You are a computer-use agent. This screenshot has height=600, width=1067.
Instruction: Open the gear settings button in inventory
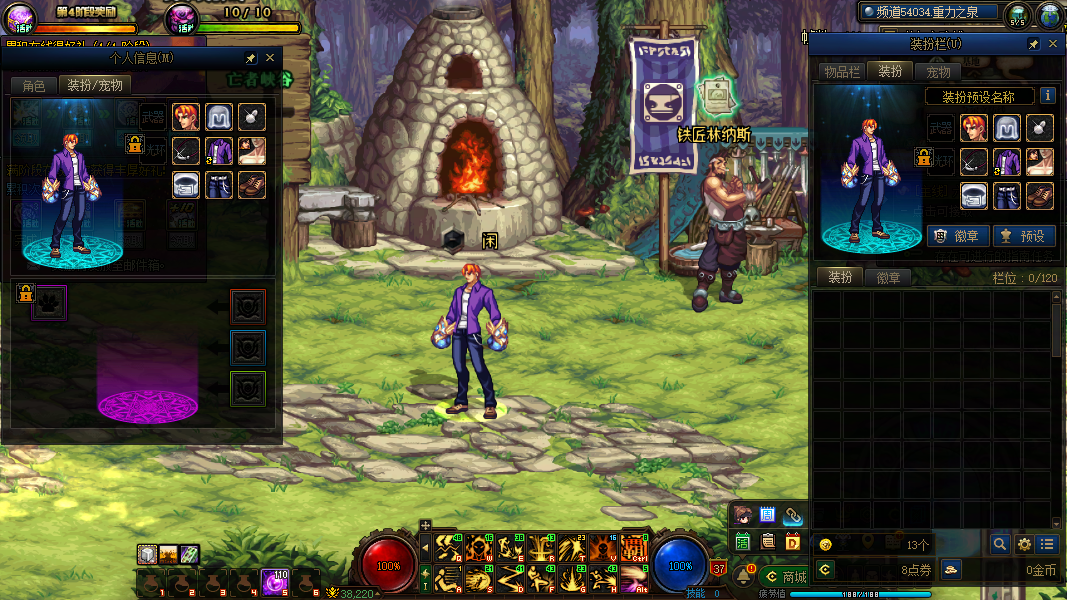click(x=1024, y=544)
